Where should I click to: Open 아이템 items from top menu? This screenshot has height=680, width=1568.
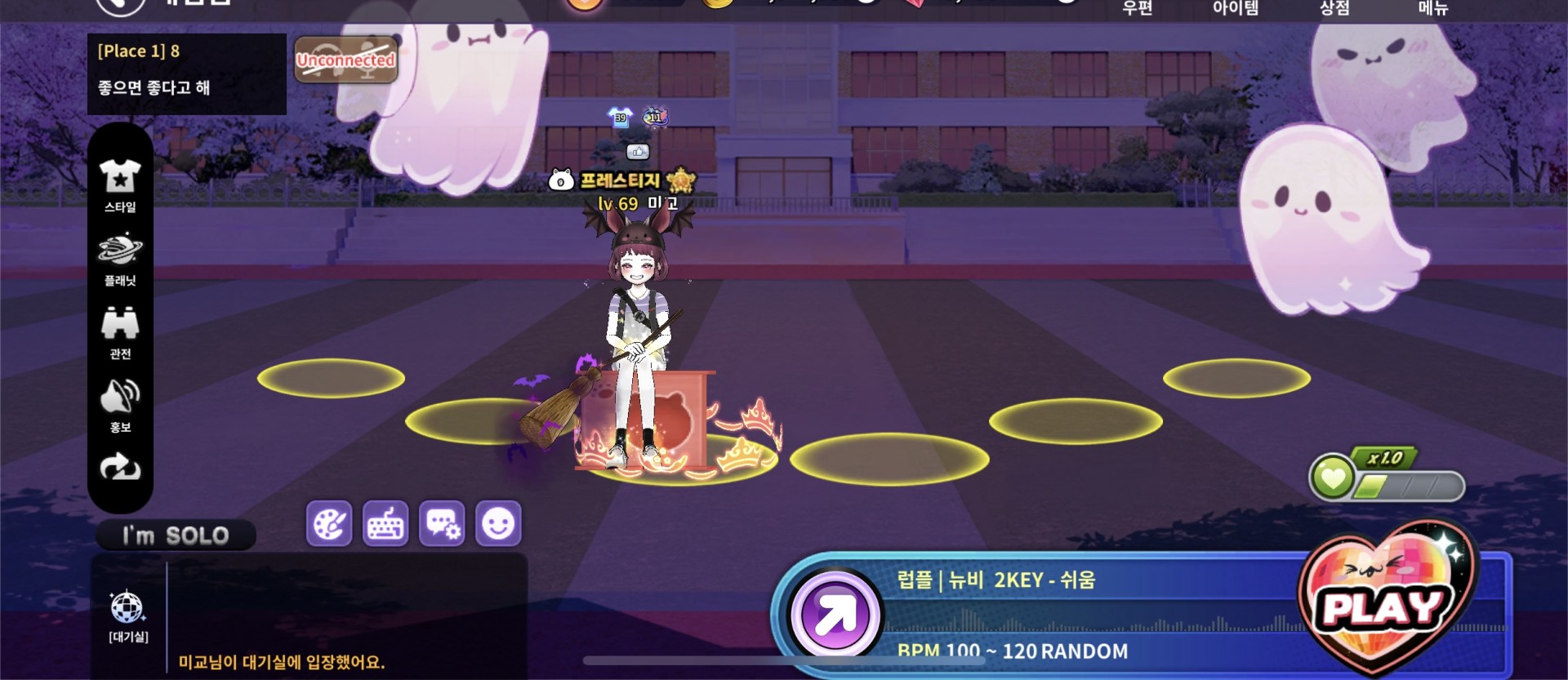(1235, 8)
